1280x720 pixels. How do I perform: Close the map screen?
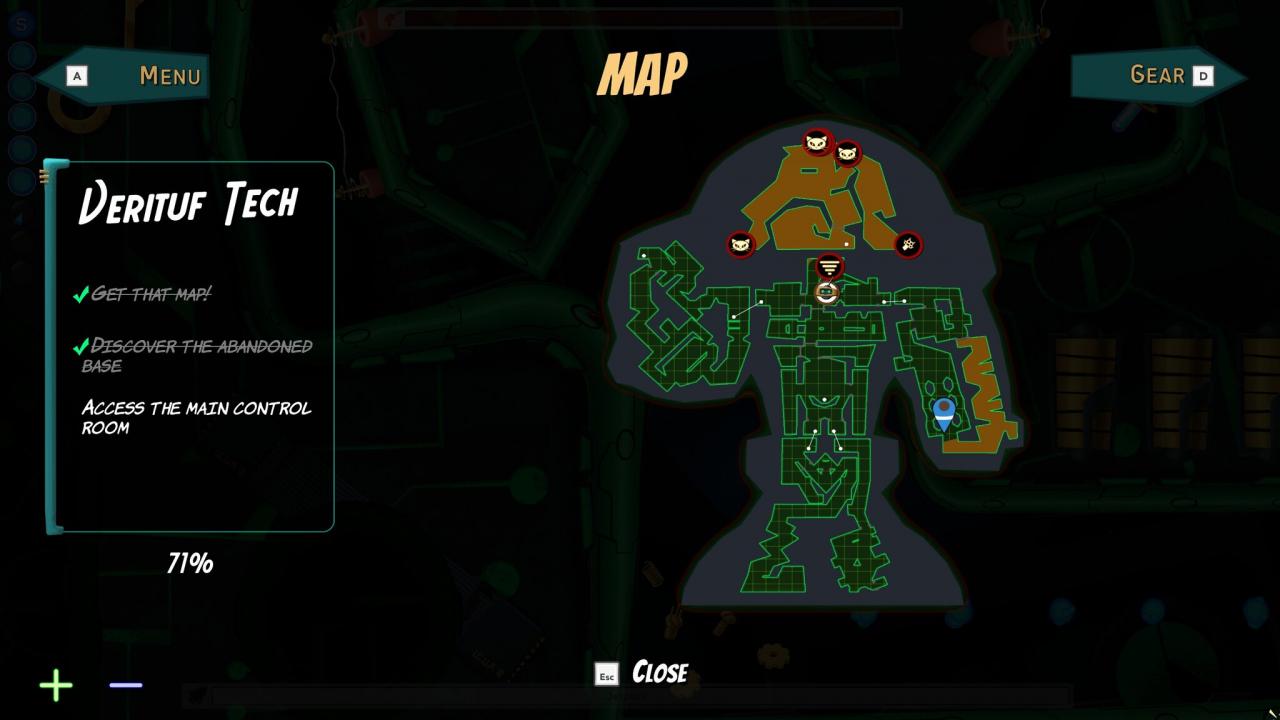(643, 673)
